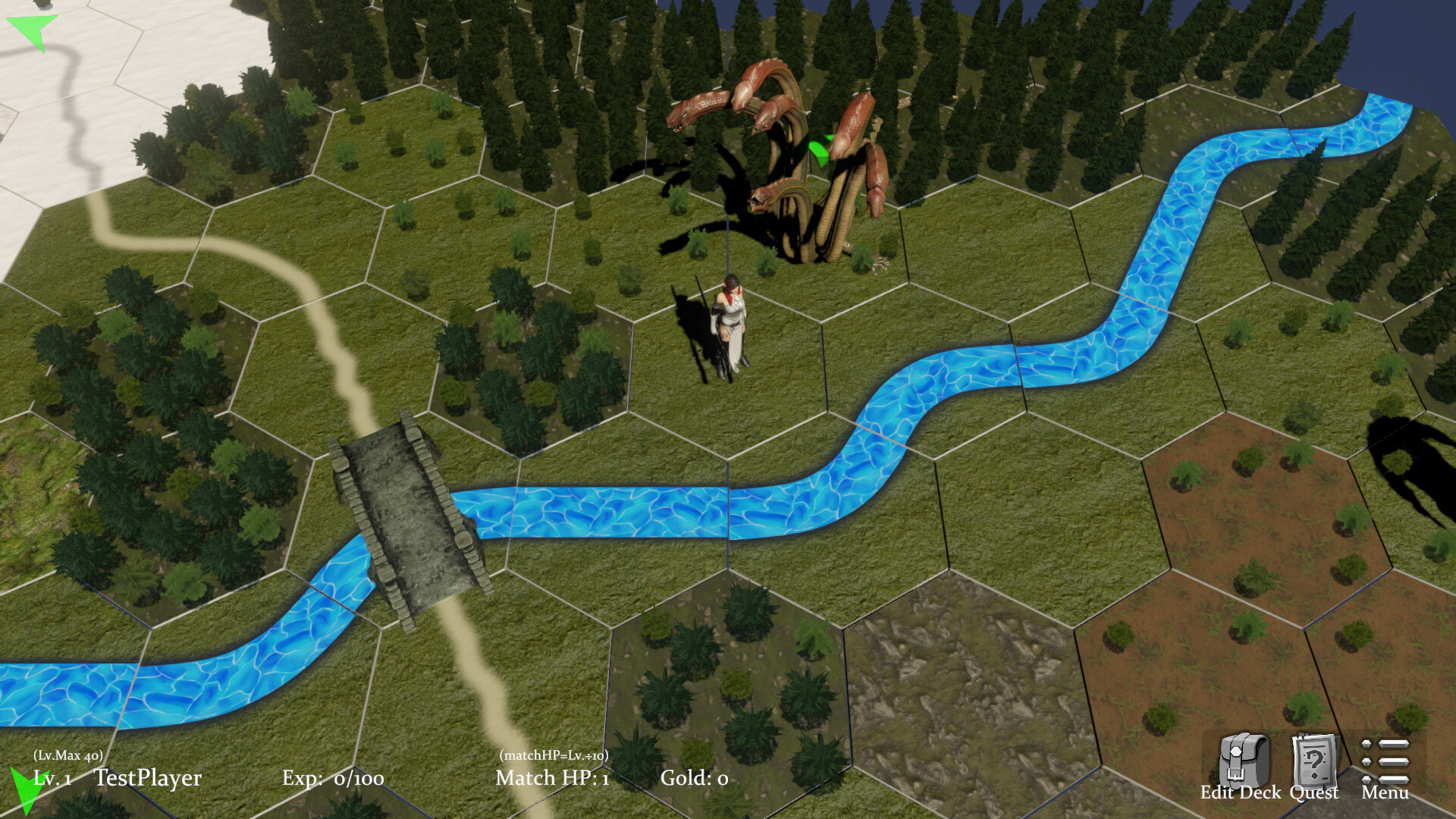The image size is (1456, 819).
Task: Select the TestPlayer name label
Action: [149, 777]
